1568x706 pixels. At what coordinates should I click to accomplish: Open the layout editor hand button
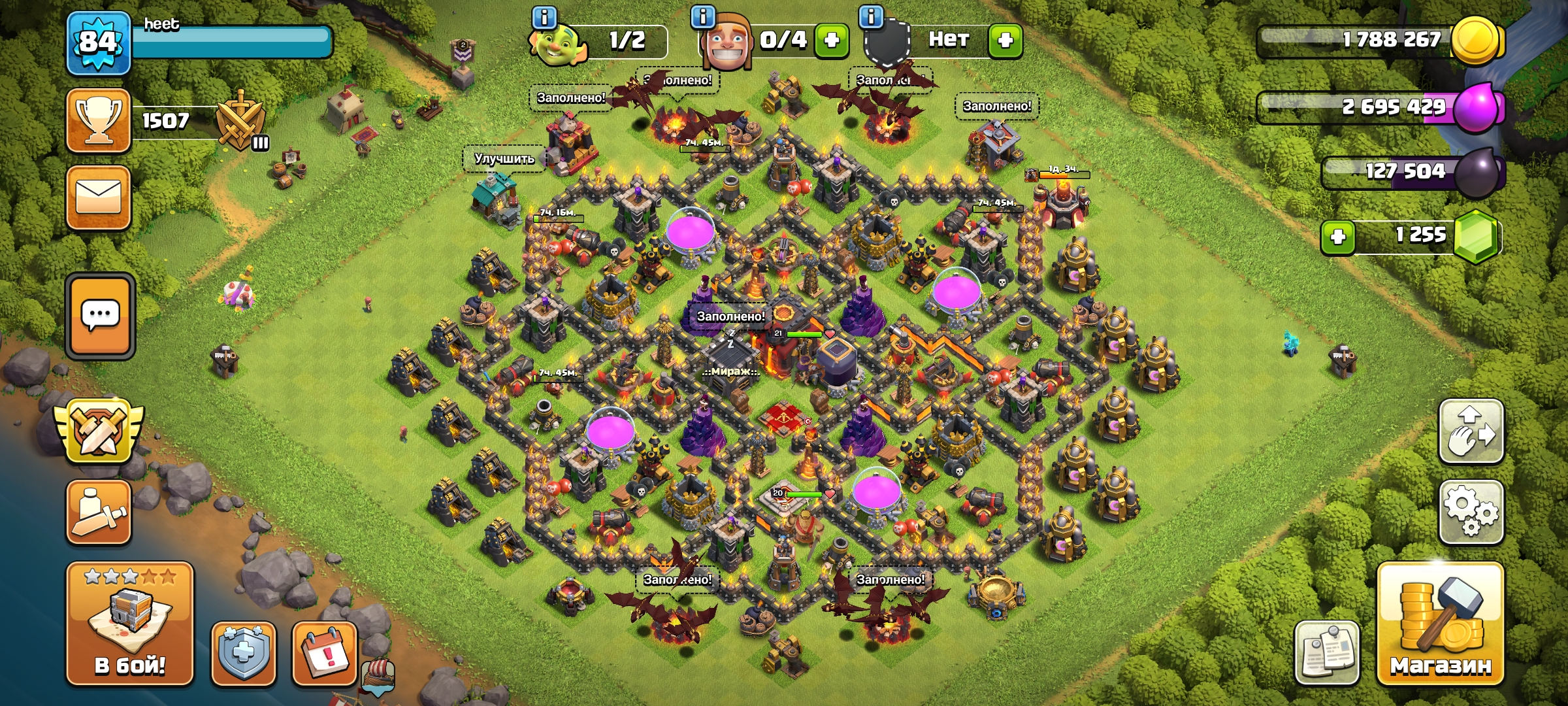point(1471,431)
